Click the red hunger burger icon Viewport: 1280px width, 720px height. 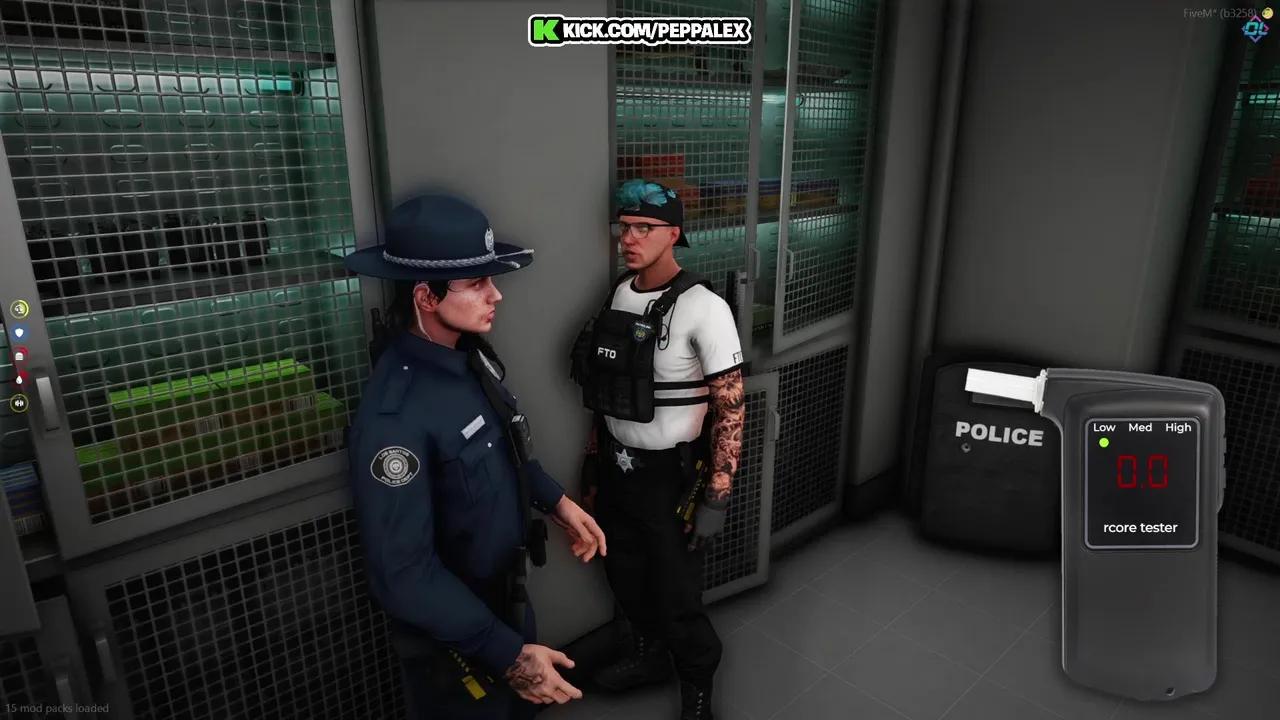(x=19, y=356)
